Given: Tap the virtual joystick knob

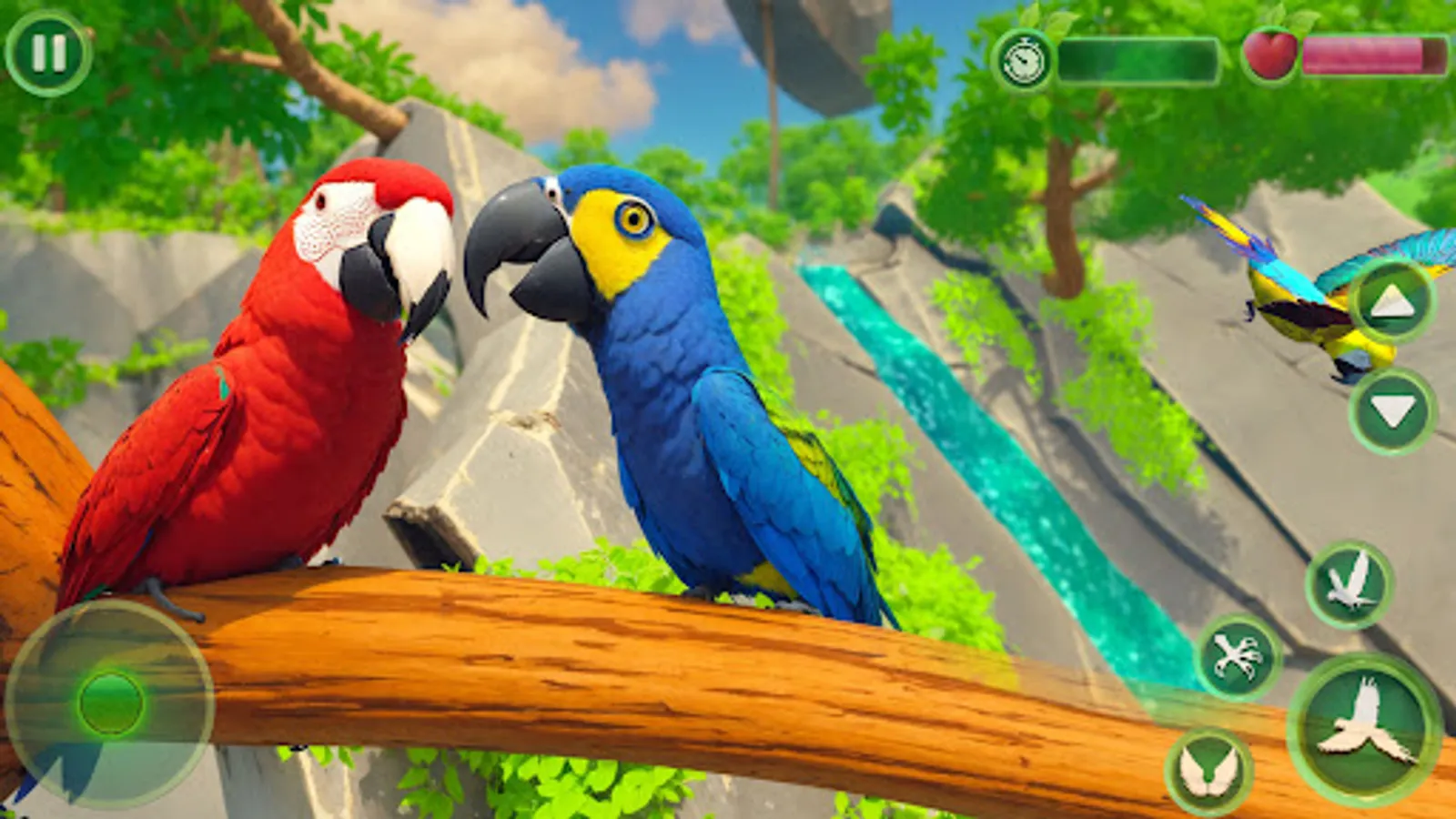Looking at the screenshot, I should pos(109,701).
